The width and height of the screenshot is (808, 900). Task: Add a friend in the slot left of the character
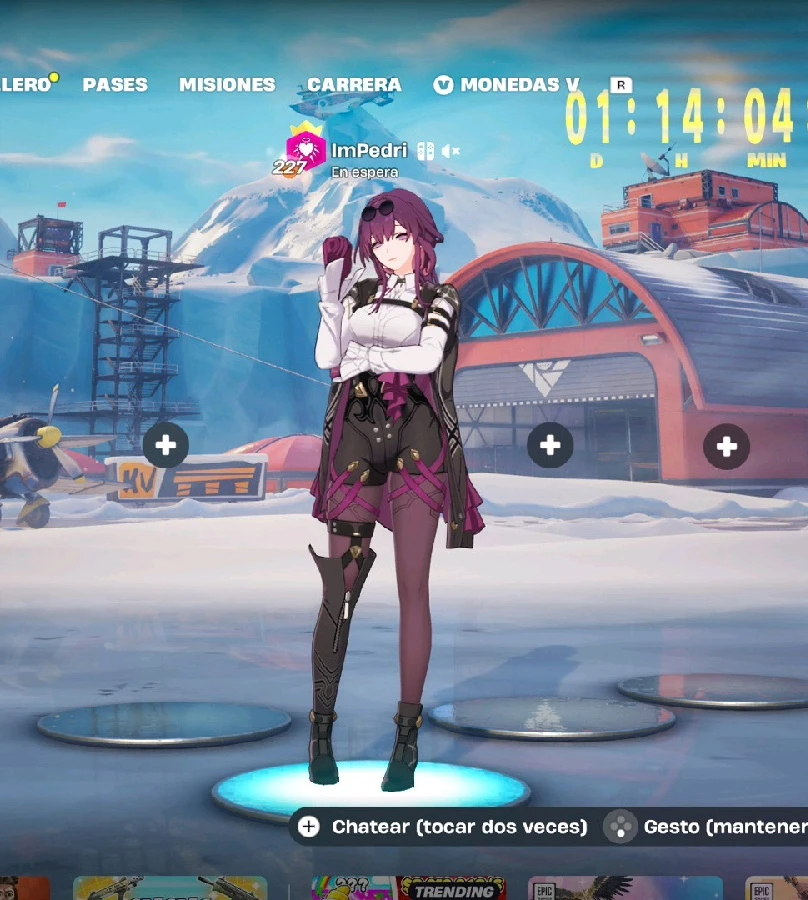click(166, 445)
